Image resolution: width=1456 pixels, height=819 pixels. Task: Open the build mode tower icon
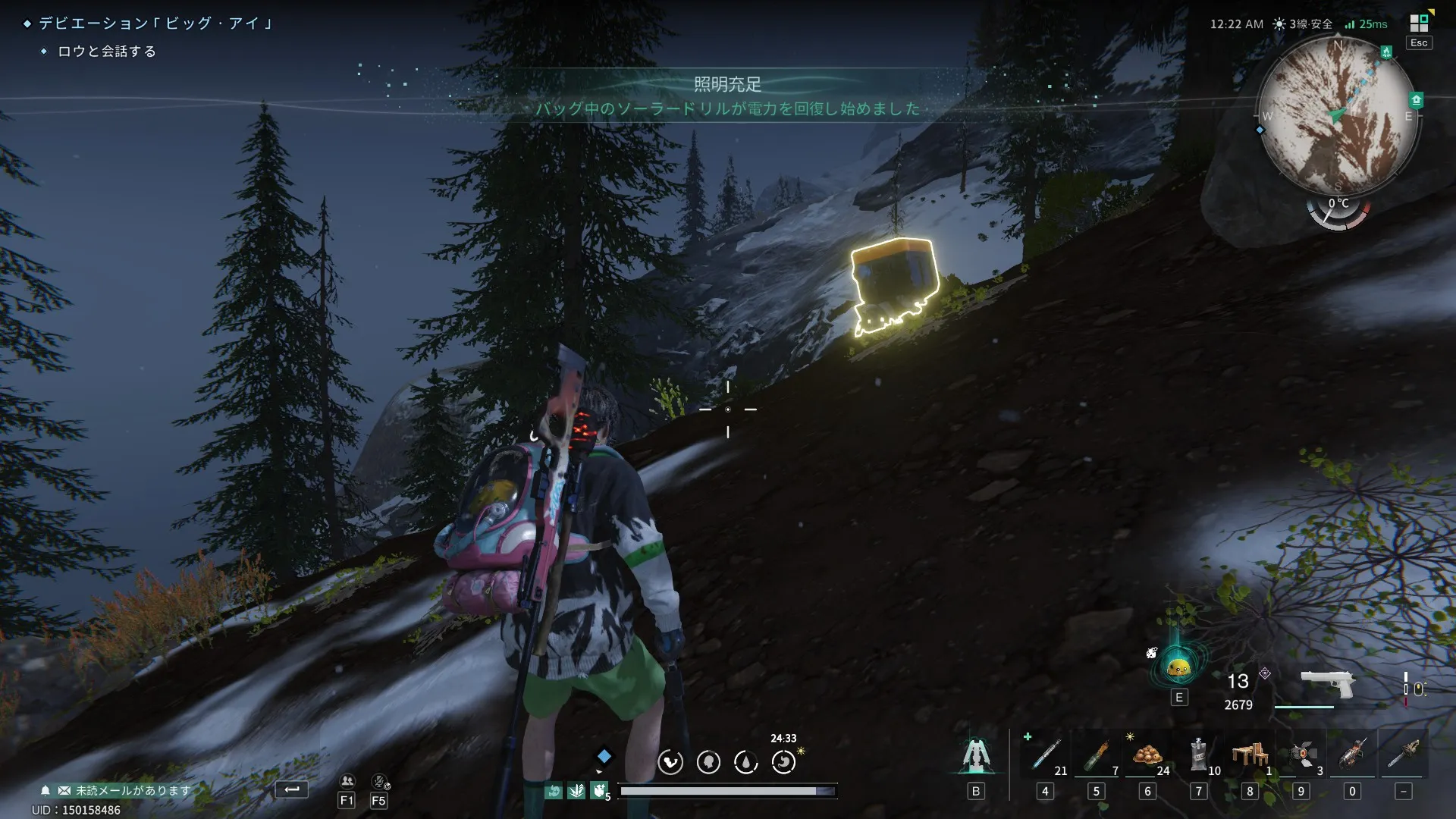(x=976, y=755)
